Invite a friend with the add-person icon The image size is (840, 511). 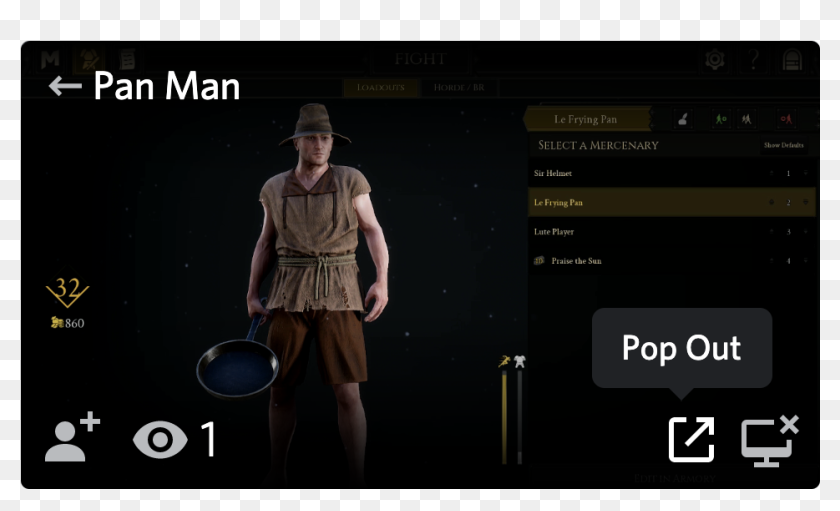(72, 438)
